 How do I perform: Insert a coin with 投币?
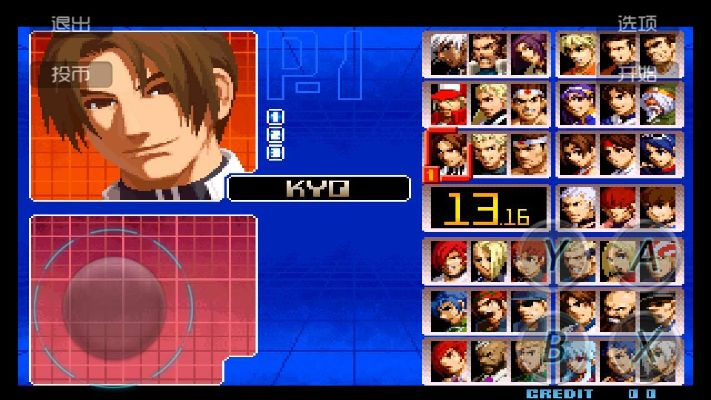click(x=71, y=75)
